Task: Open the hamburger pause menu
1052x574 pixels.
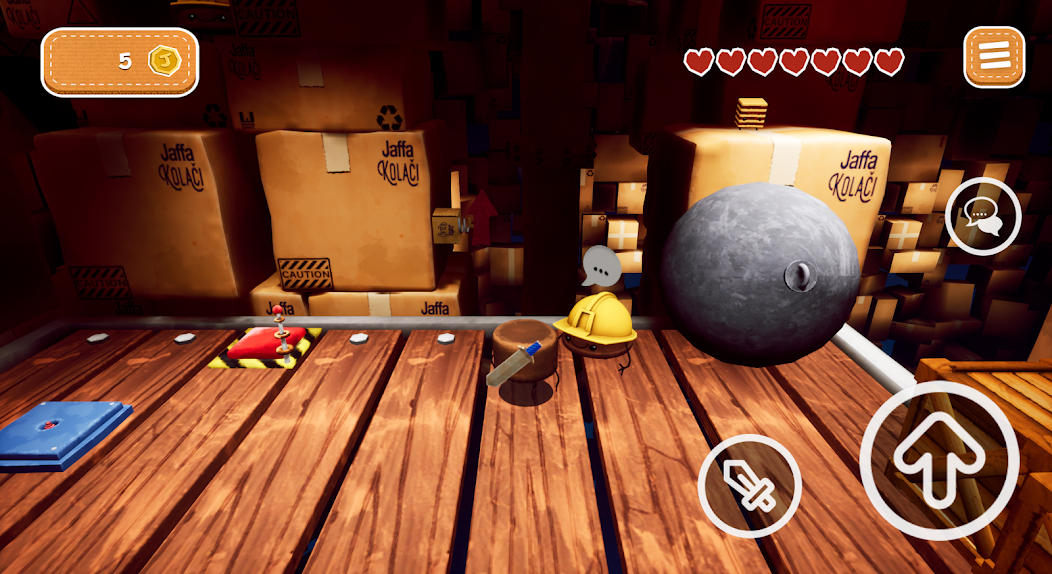Action: 994,57
